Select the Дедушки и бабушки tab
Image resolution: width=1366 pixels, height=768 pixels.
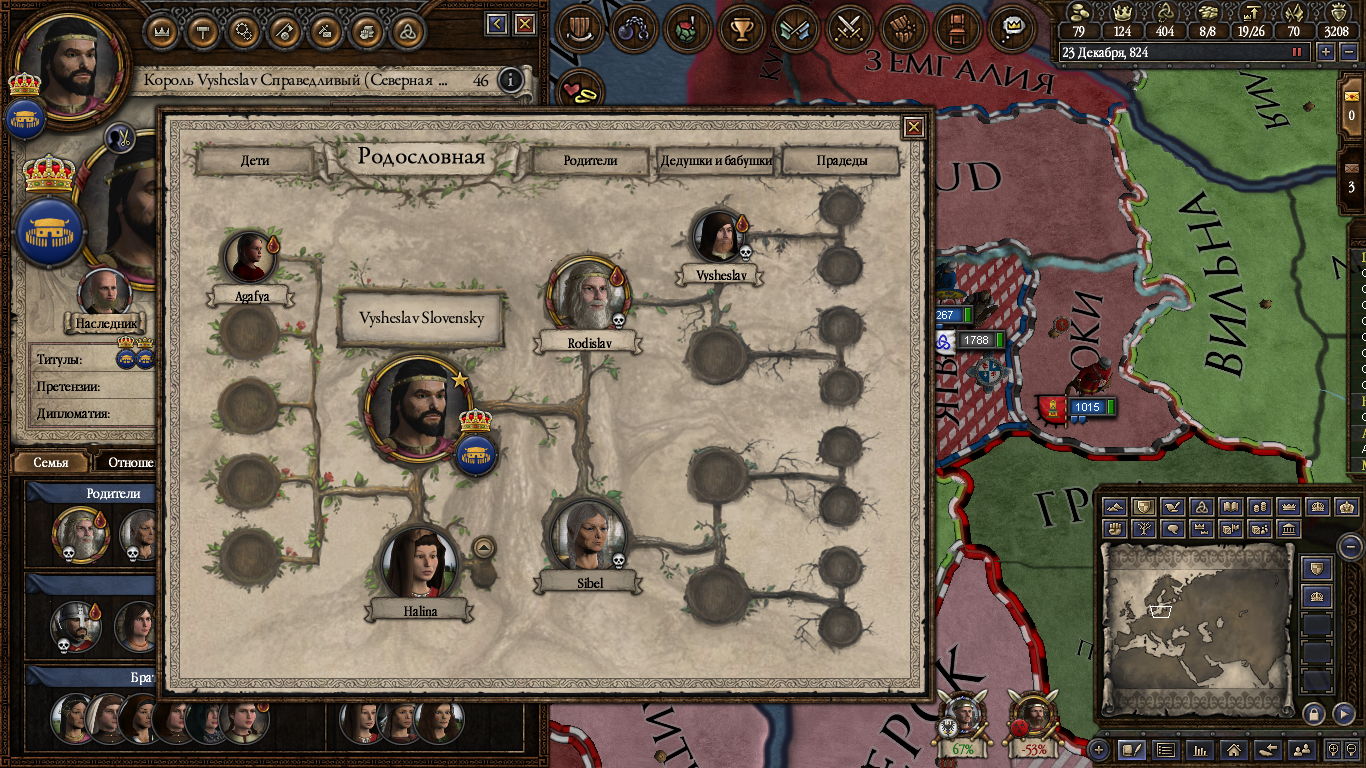(x=715, y=160)
